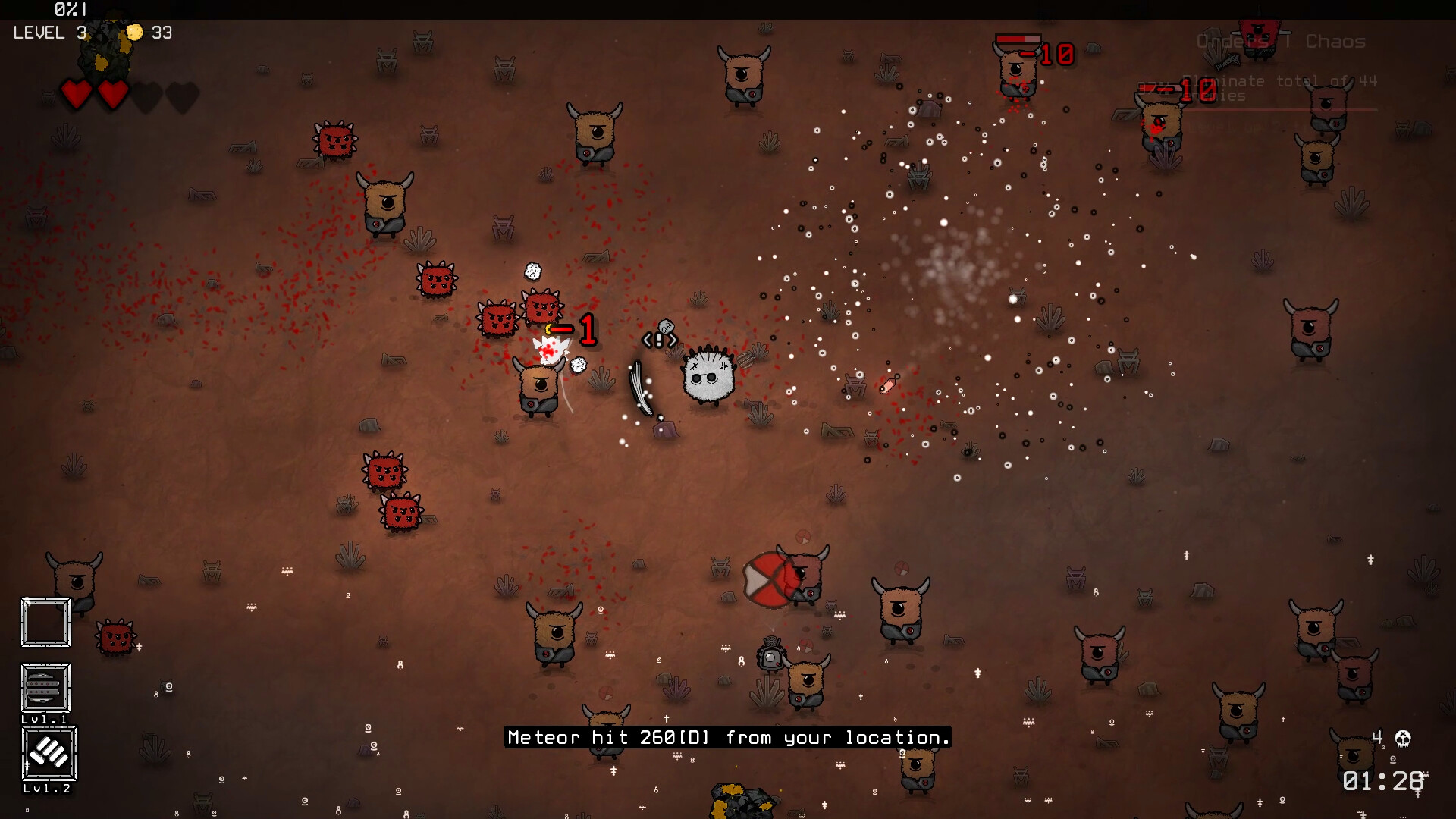The width and height of the screenshot is (1456, 819).
Task: Open the LEVEL 3 indicator
Action: 48,33
